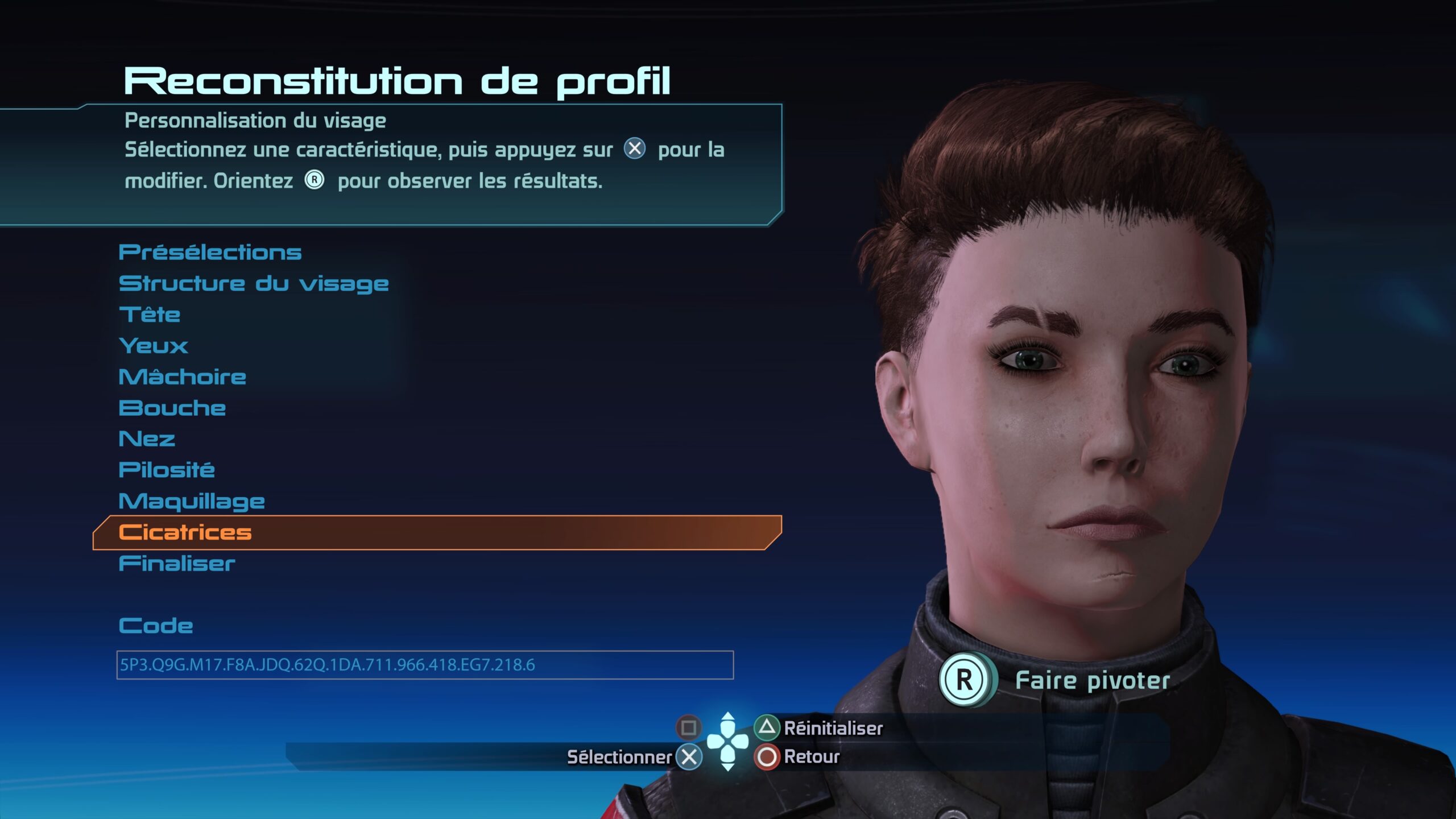This screenshot has height=819, width=1456.
Task: Choose the Tête customization entry
Action: pyautogui.click(x=150, y=315)
